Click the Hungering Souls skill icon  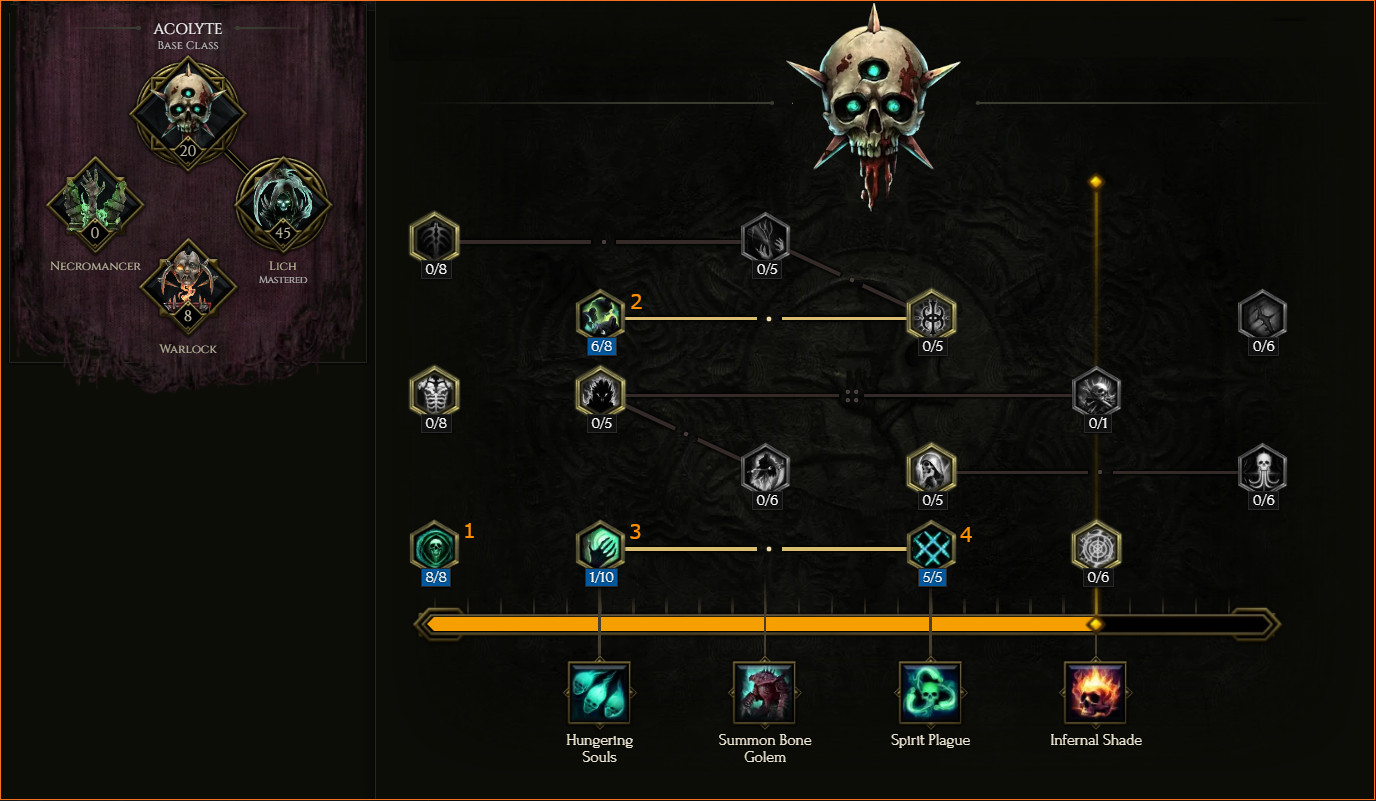click(599, 692)
